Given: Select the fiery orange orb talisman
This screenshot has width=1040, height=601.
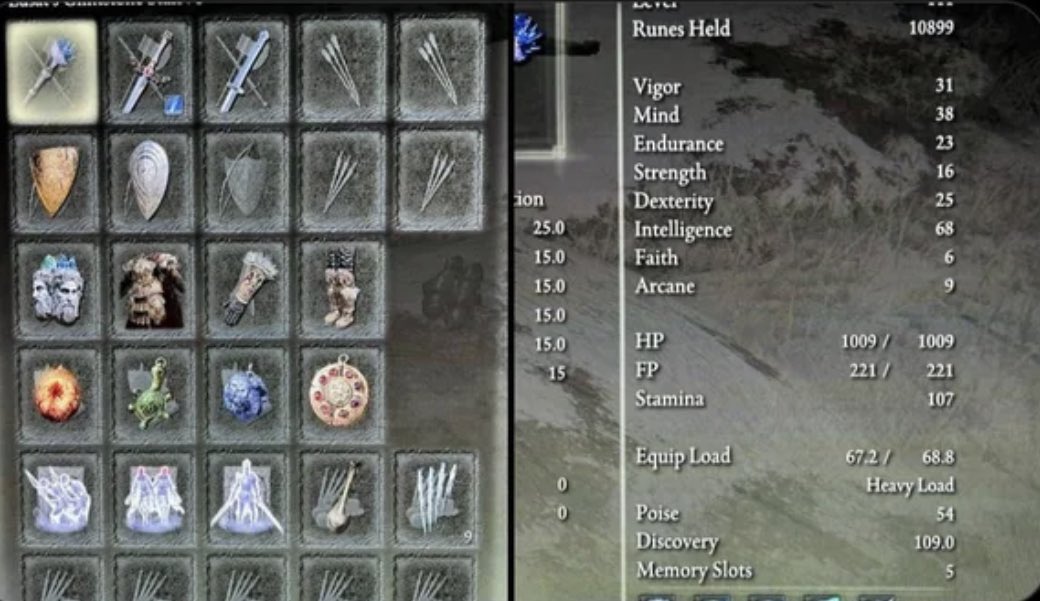Looking at the screenshot, I should click(x=58, y=394).
